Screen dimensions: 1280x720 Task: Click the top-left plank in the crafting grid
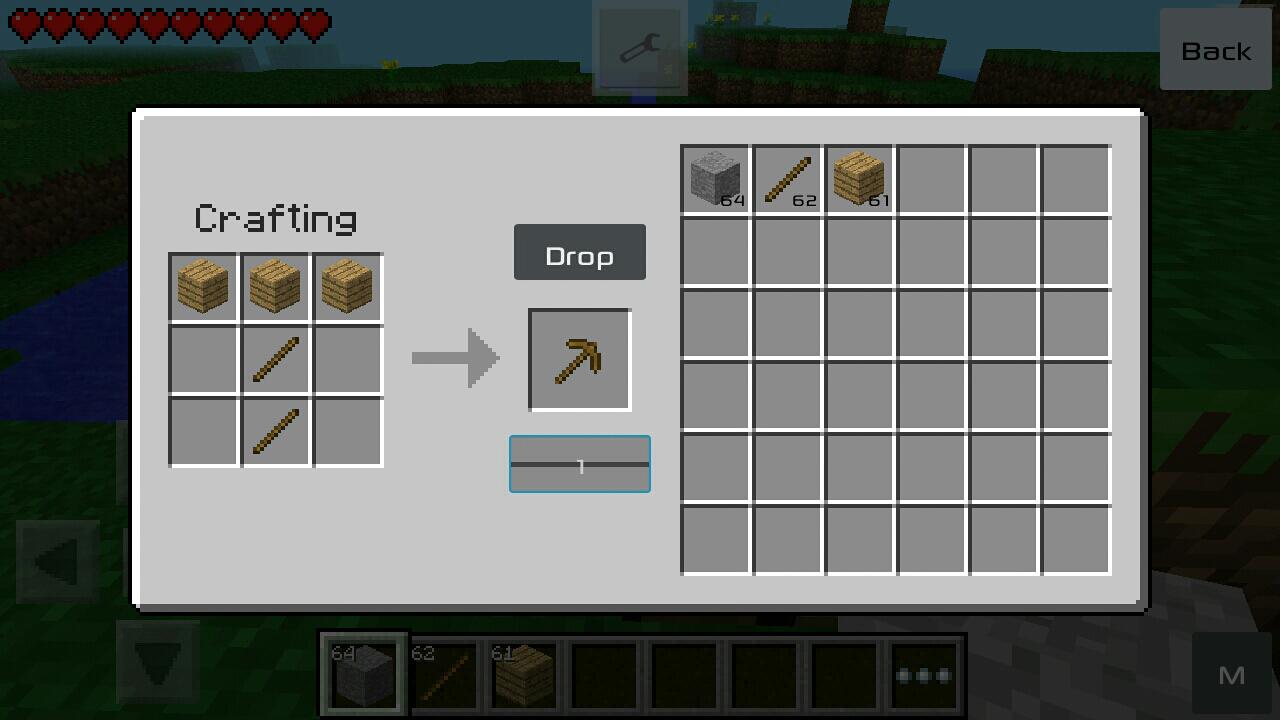[203, 287]
